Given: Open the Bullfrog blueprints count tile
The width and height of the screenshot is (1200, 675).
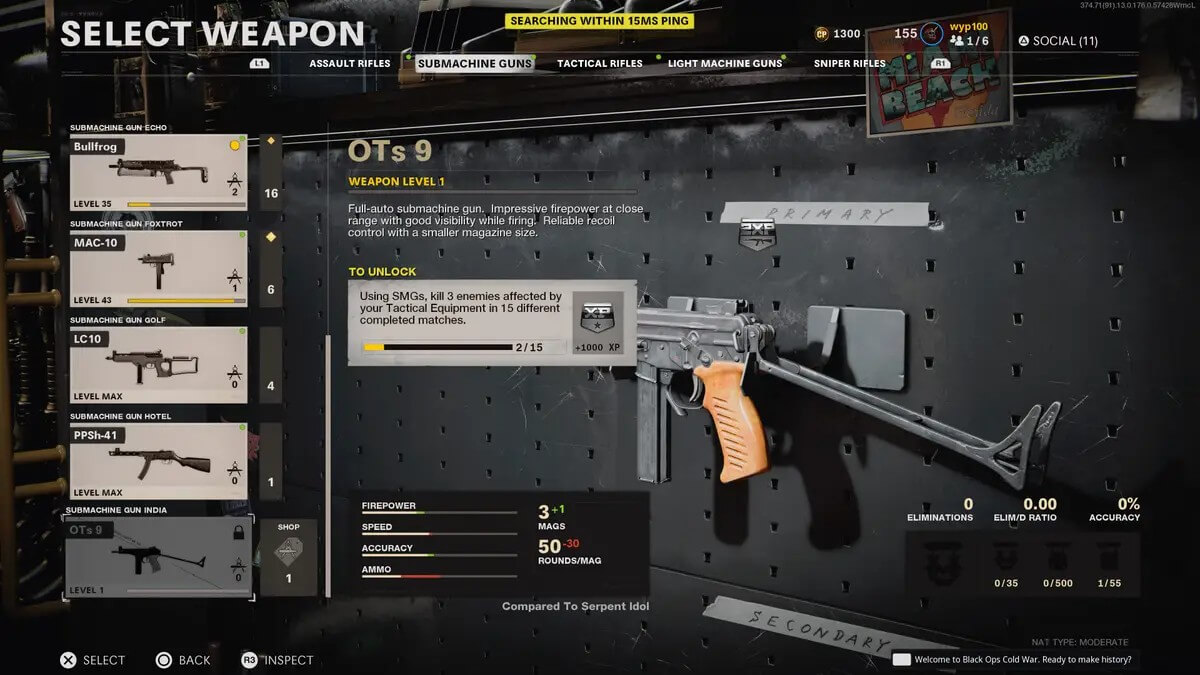Looking at the screenshot, I should click(271, 173).
